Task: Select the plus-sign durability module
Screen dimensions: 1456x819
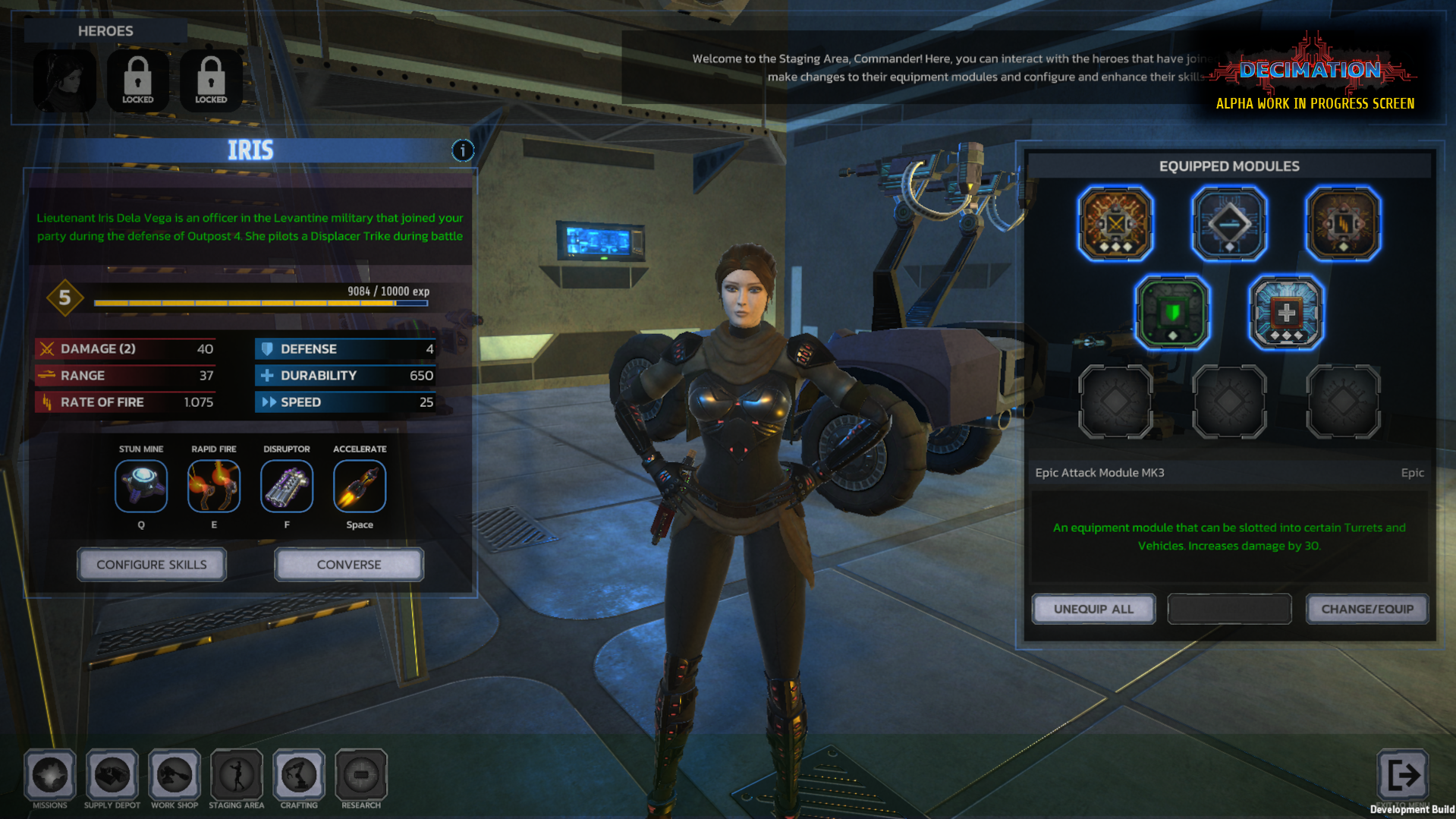Action: 1286,313
